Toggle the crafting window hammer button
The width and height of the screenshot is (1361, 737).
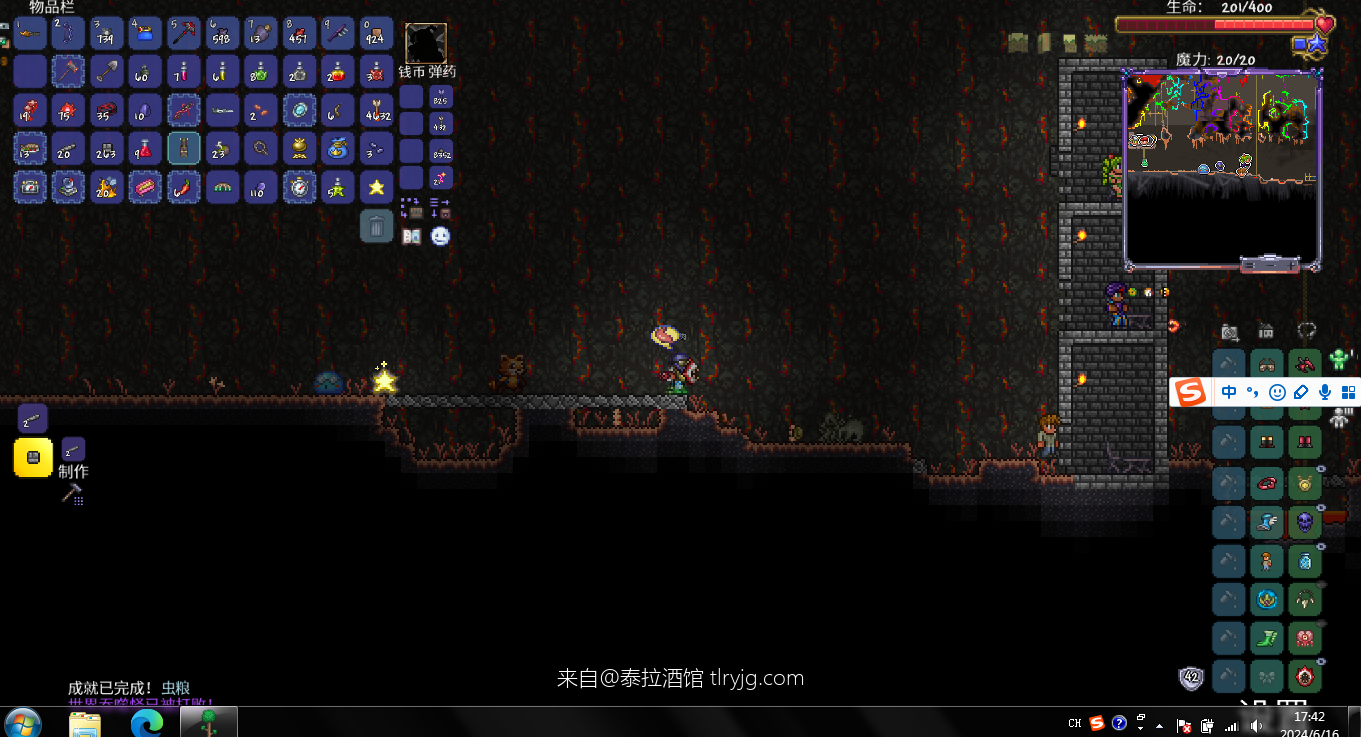pos(72,493)
